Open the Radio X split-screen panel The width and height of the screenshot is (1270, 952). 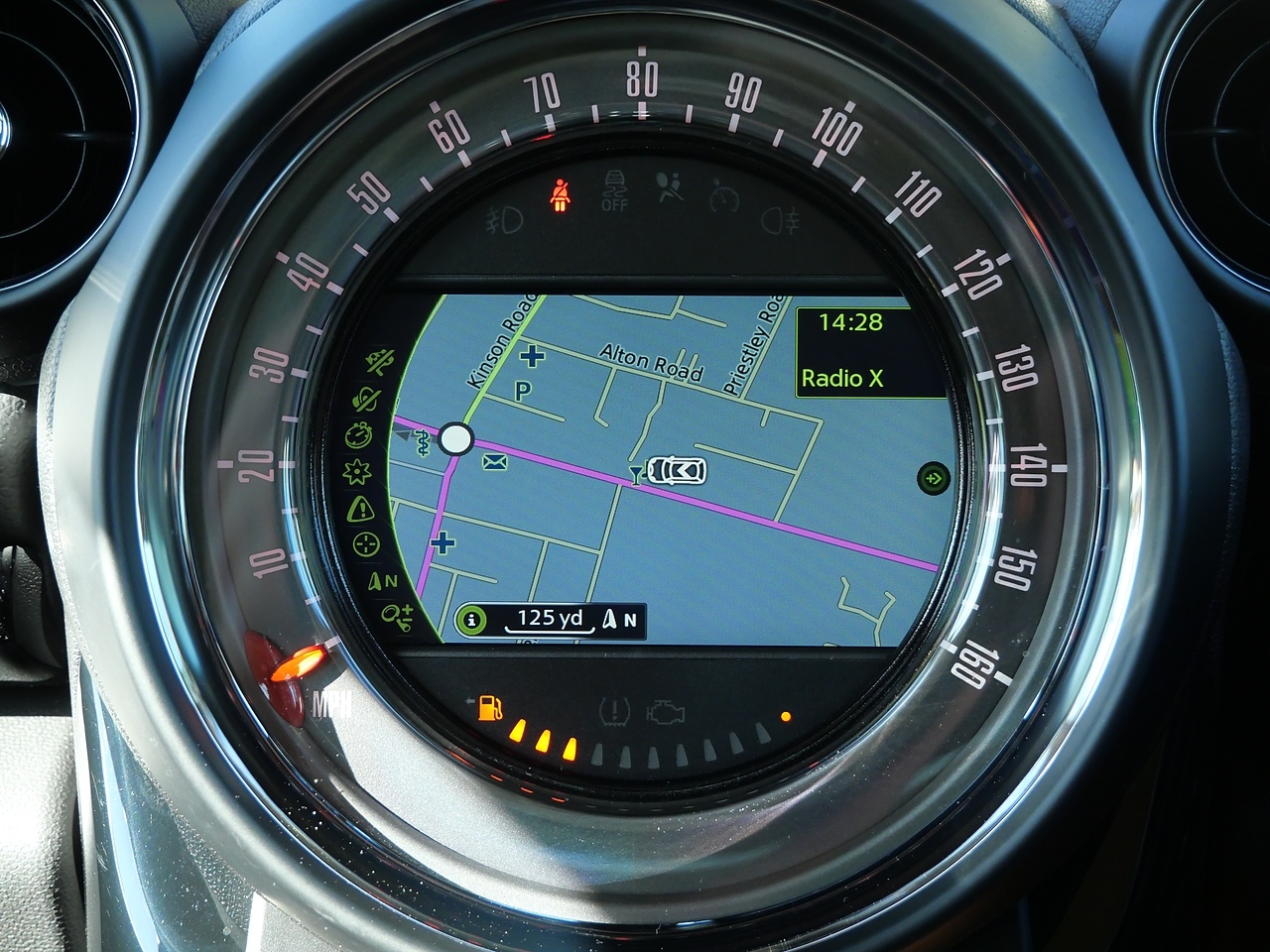tap(870, 352)
